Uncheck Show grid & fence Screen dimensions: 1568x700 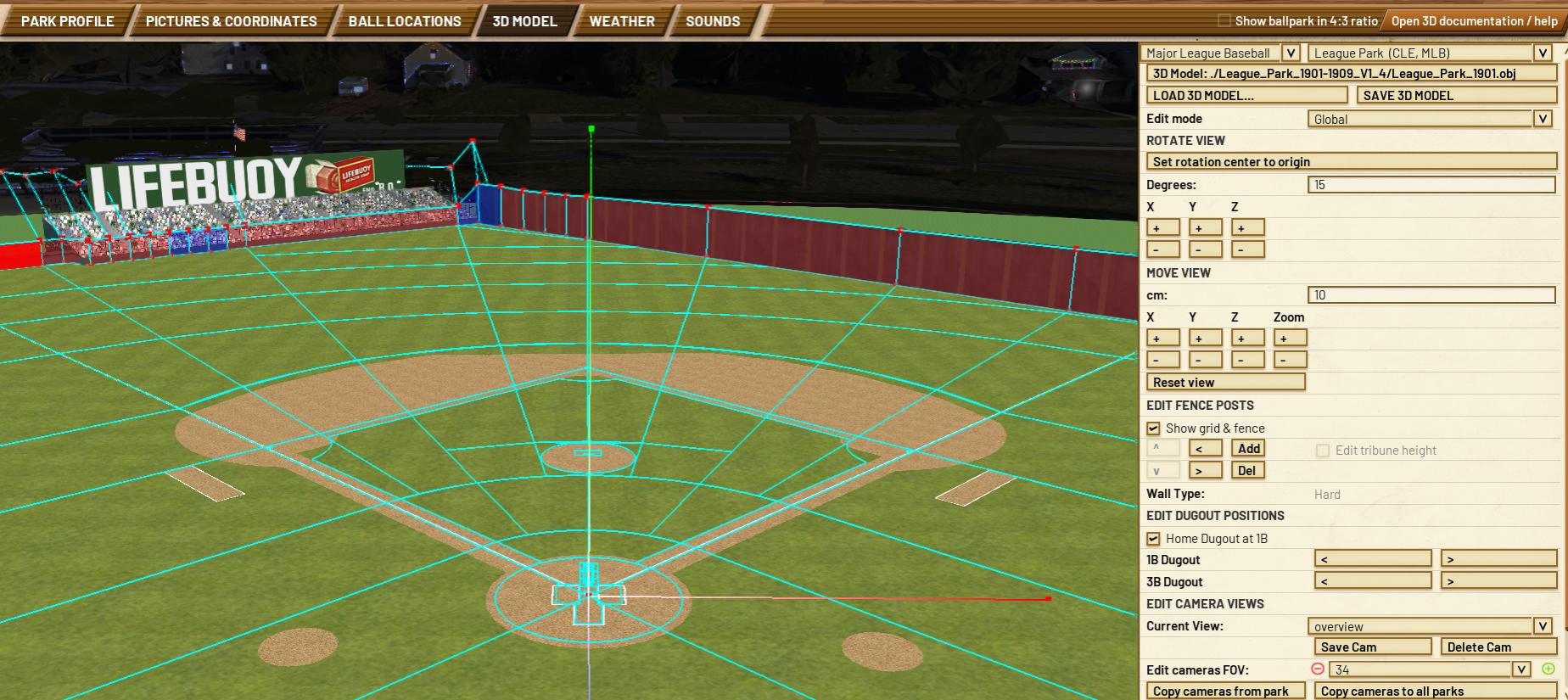tap(1153, 428)
